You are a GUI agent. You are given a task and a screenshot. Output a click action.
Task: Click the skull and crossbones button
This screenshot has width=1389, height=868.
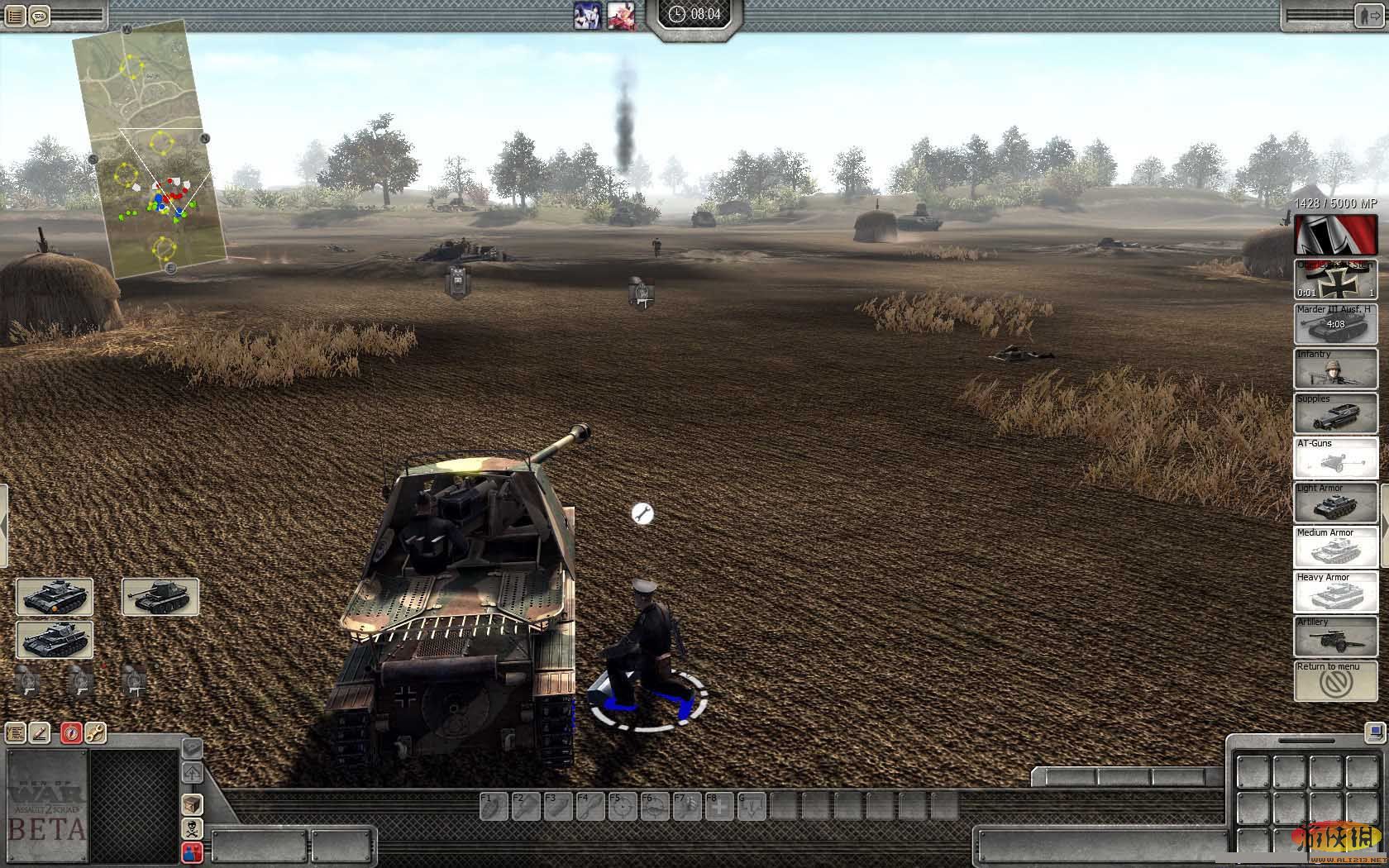click(192, 828)
